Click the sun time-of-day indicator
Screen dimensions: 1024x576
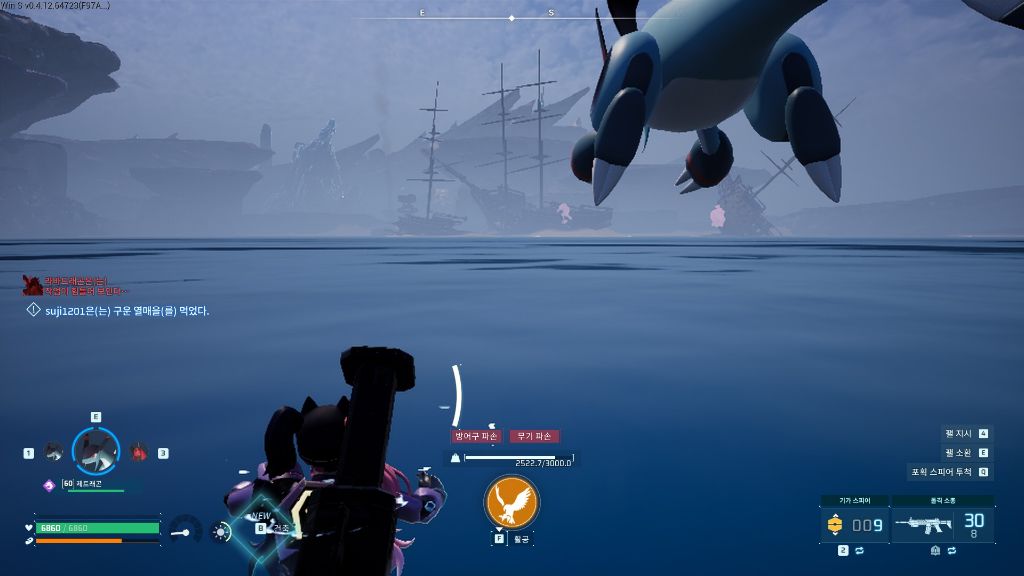click(x=220, y=532)
